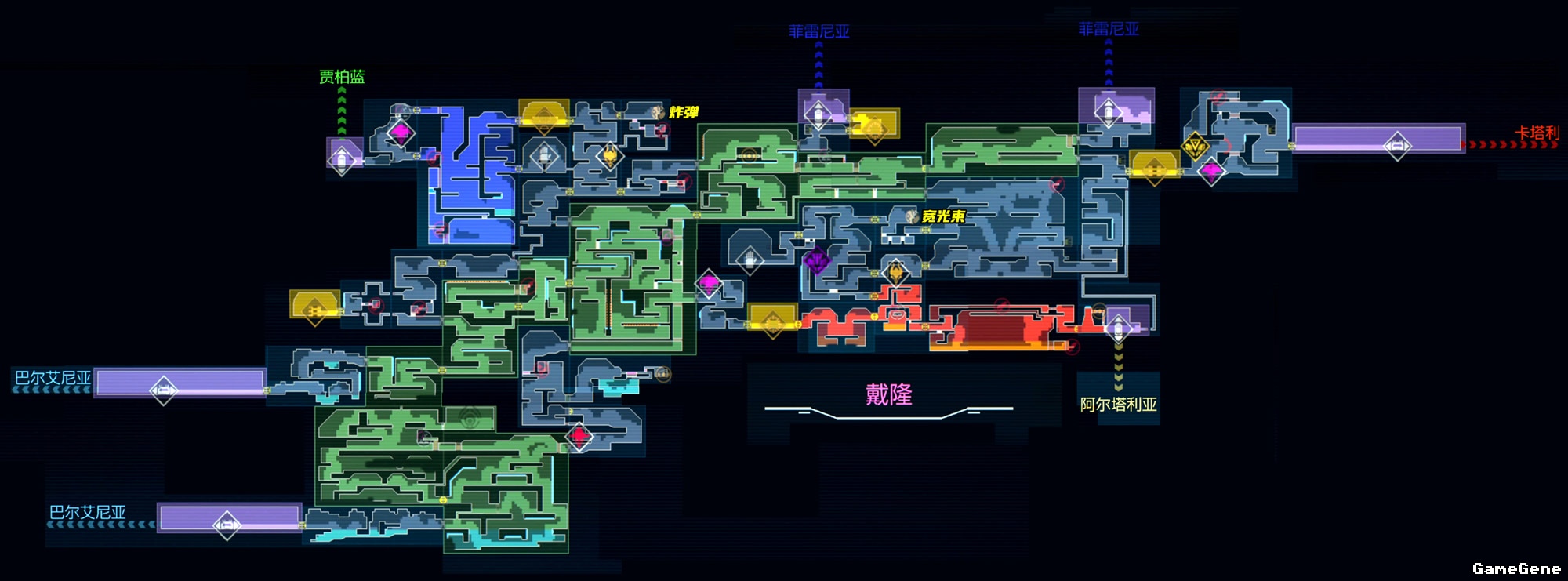Click the 戴隆 area name title
1568x581 pixels.
tap(888, 394)
